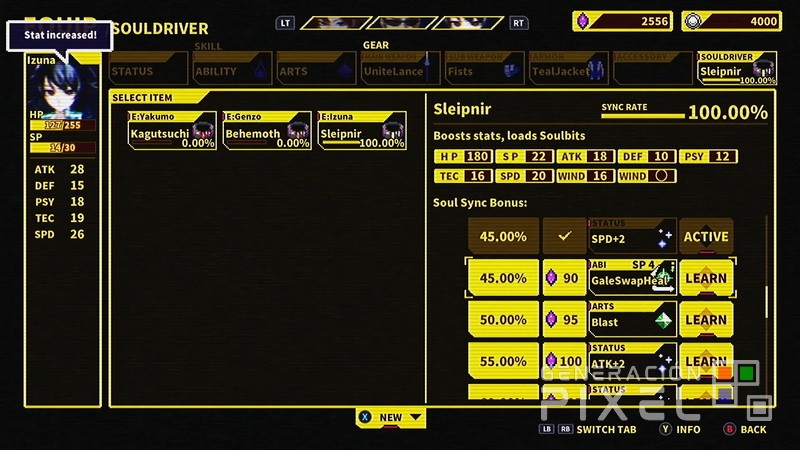Open the NEW sort dropdown

[391, 417]
